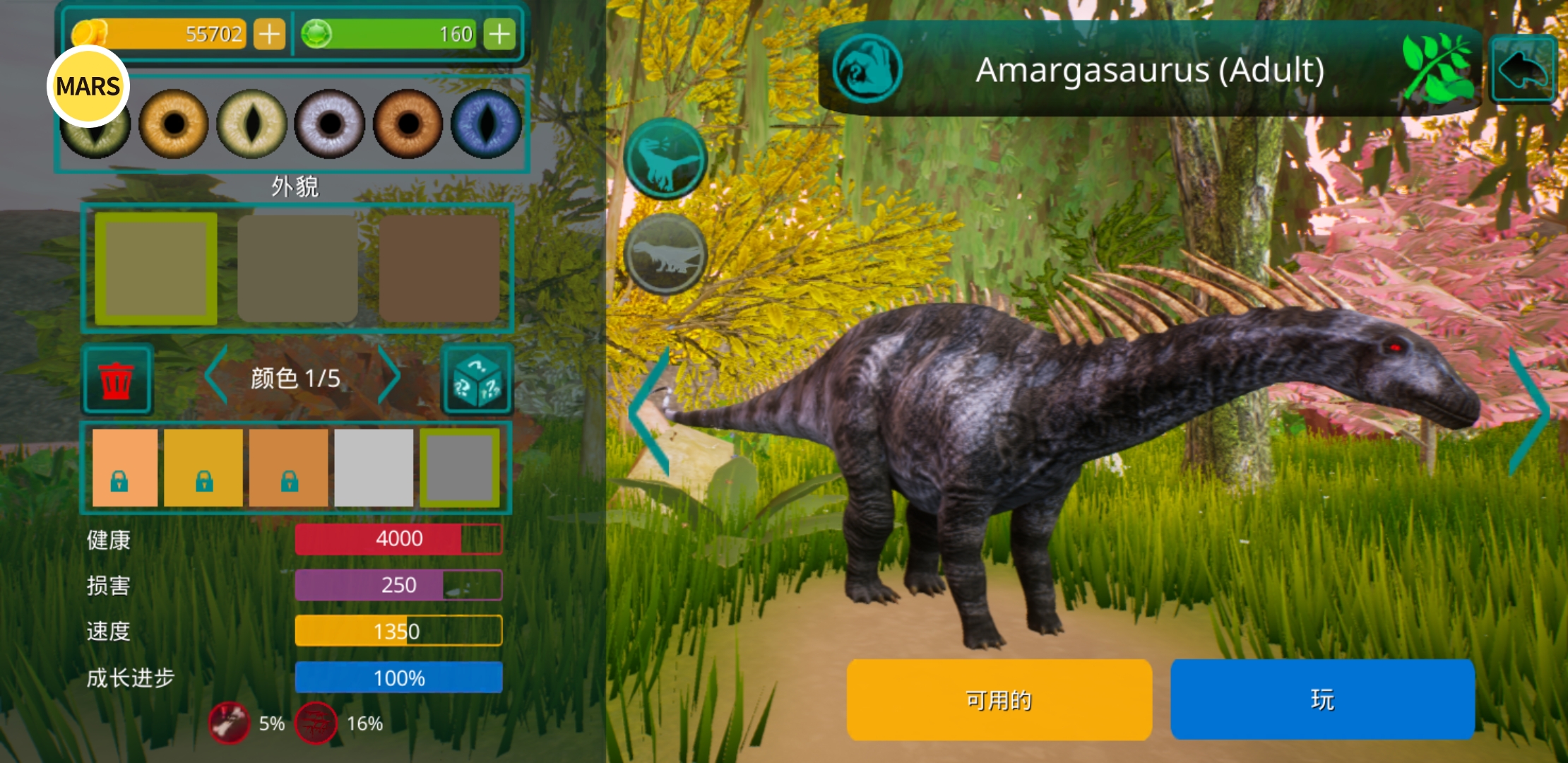Select the dark grey color swatch
This screenshot has height=763, width=1568.
tap(459, 467)
